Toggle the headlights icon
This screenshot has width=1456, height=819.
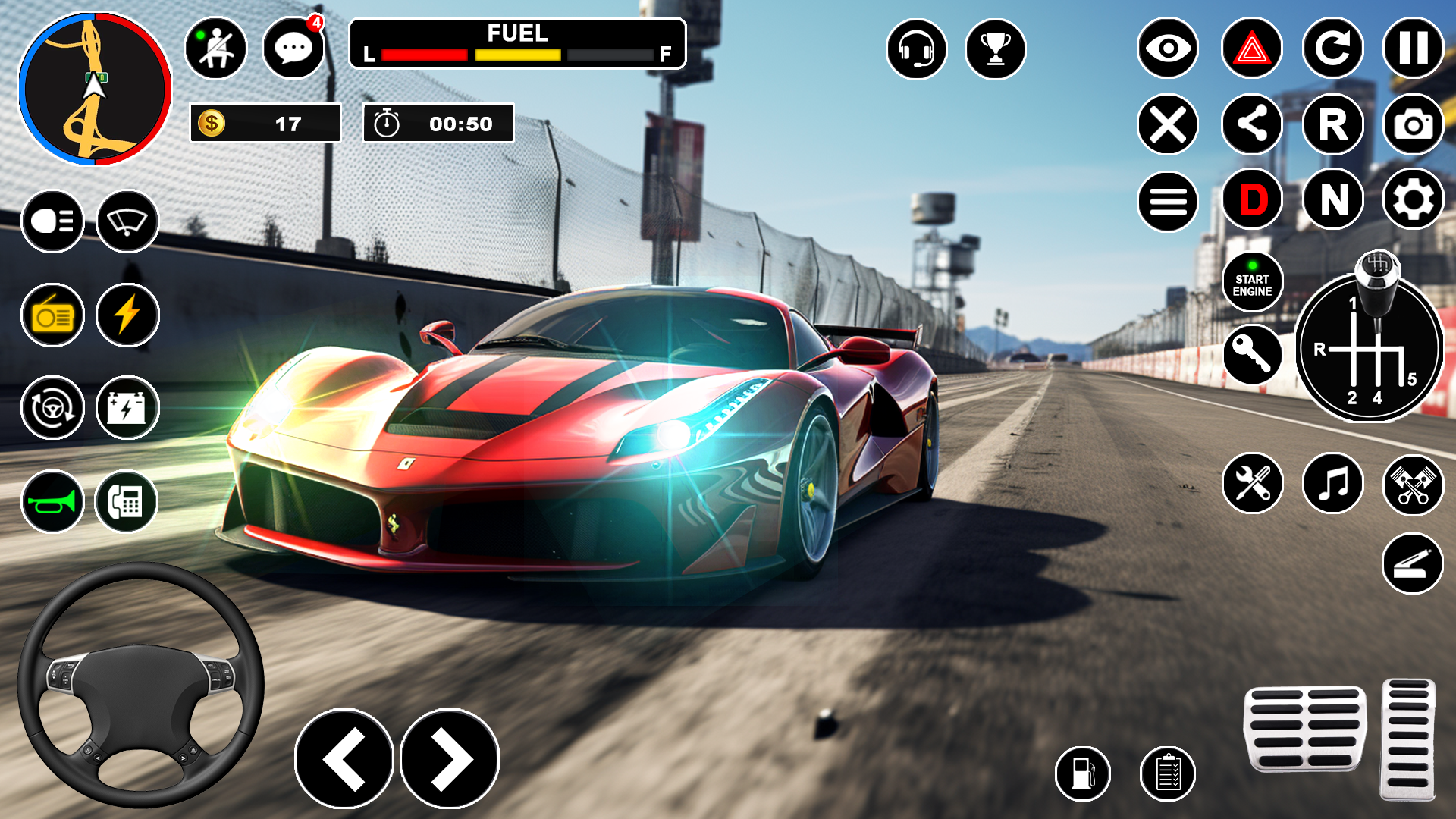(52, 221)
